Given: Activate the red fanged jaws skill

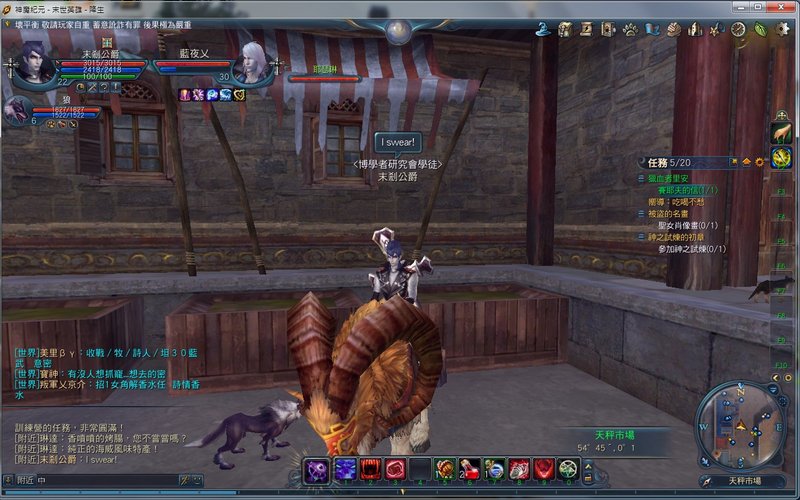Looking at the screenshot, I should (371, 469).
